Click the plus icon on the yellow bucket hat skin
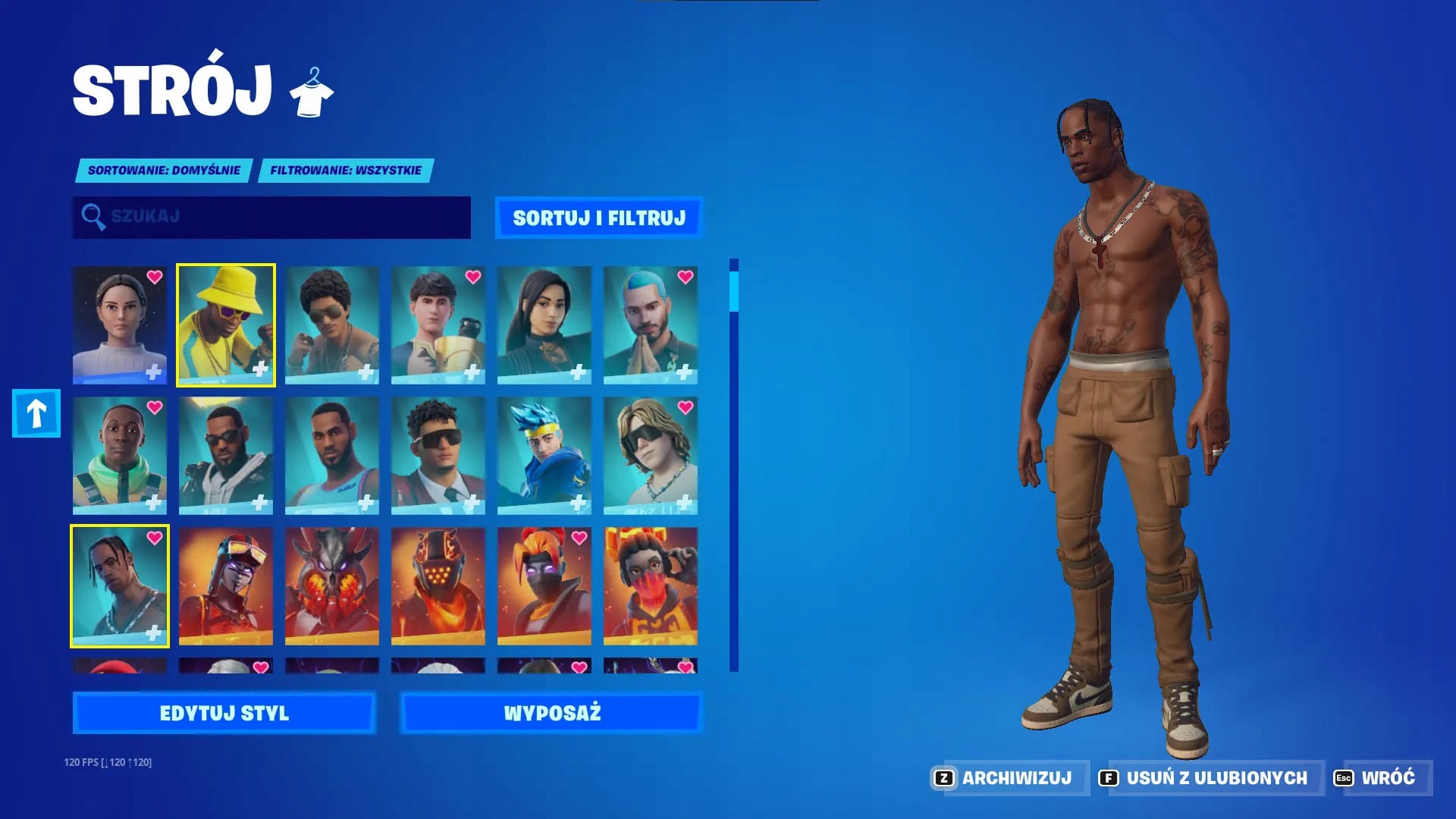This screenshot has height=819, width=1456. point(261,370)
